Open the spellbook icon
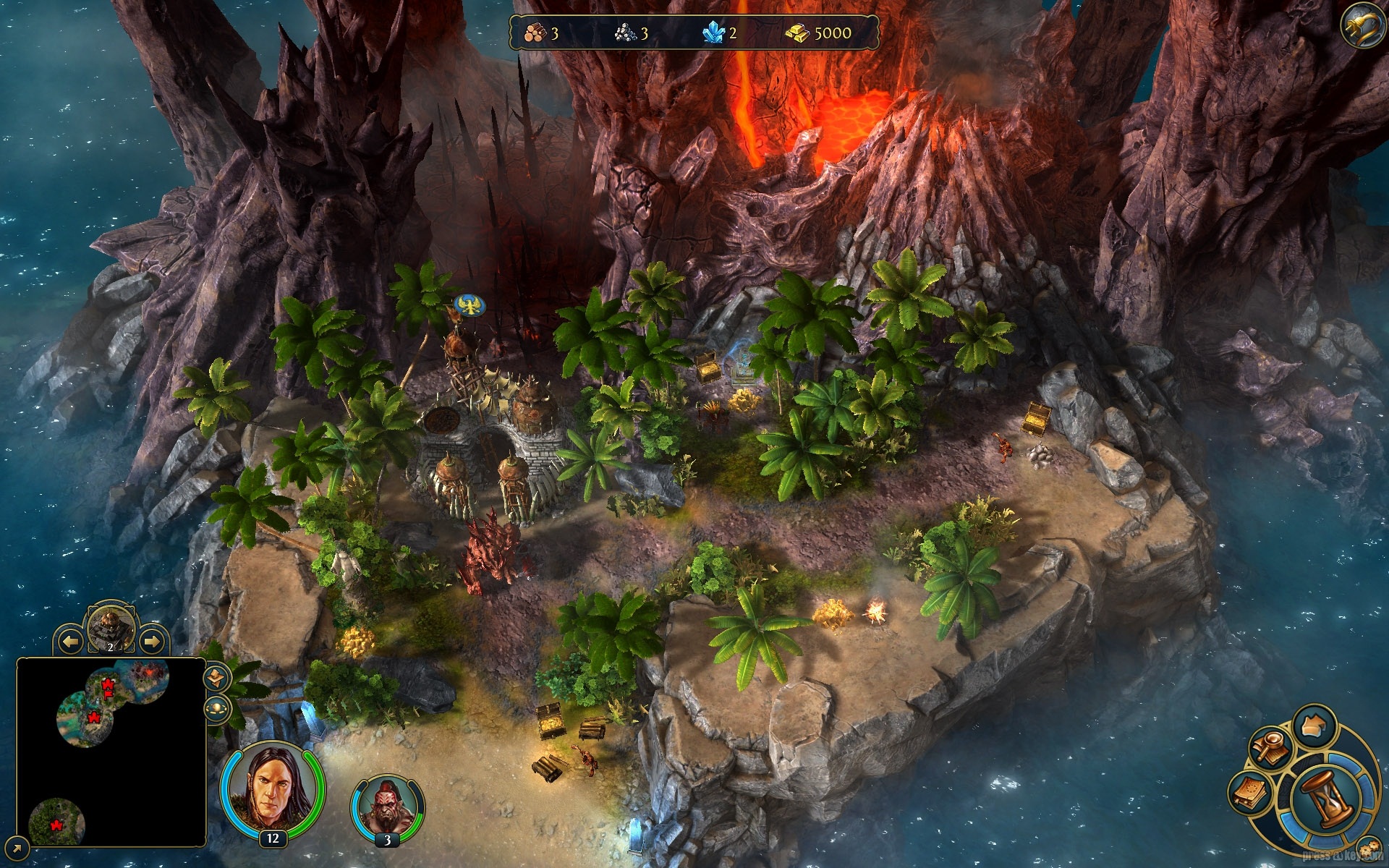 [x=1252, y=793]
